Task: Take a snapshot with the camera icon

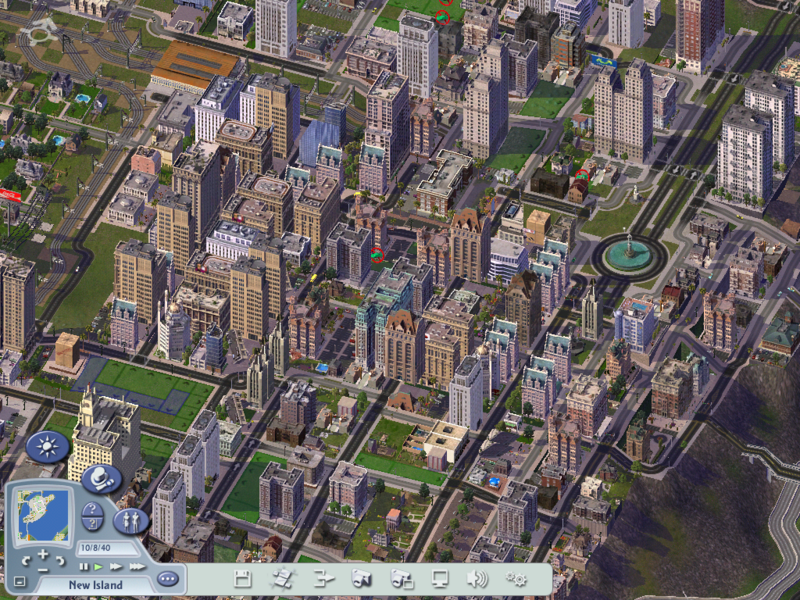Action: click(362, 578)
